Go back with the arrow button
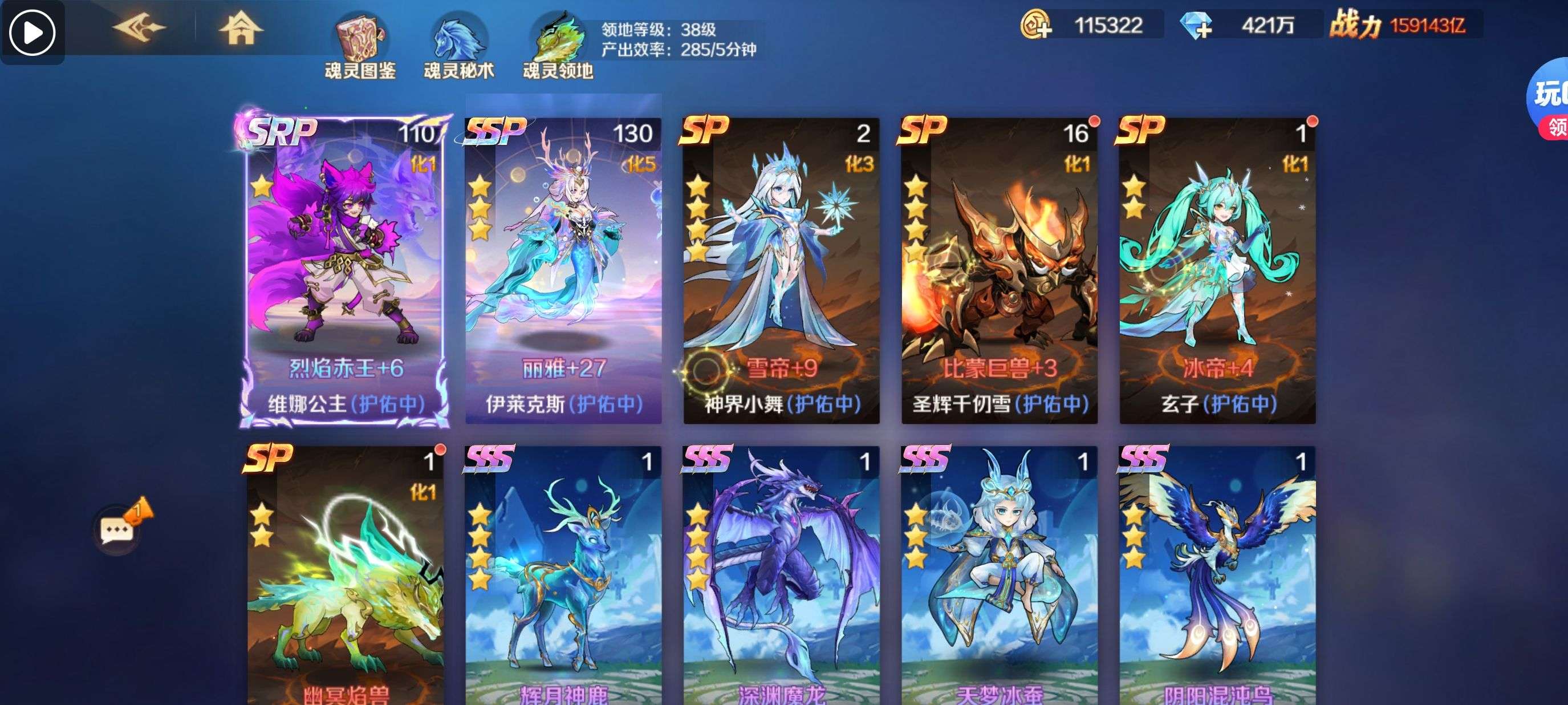 coord(139,28)
